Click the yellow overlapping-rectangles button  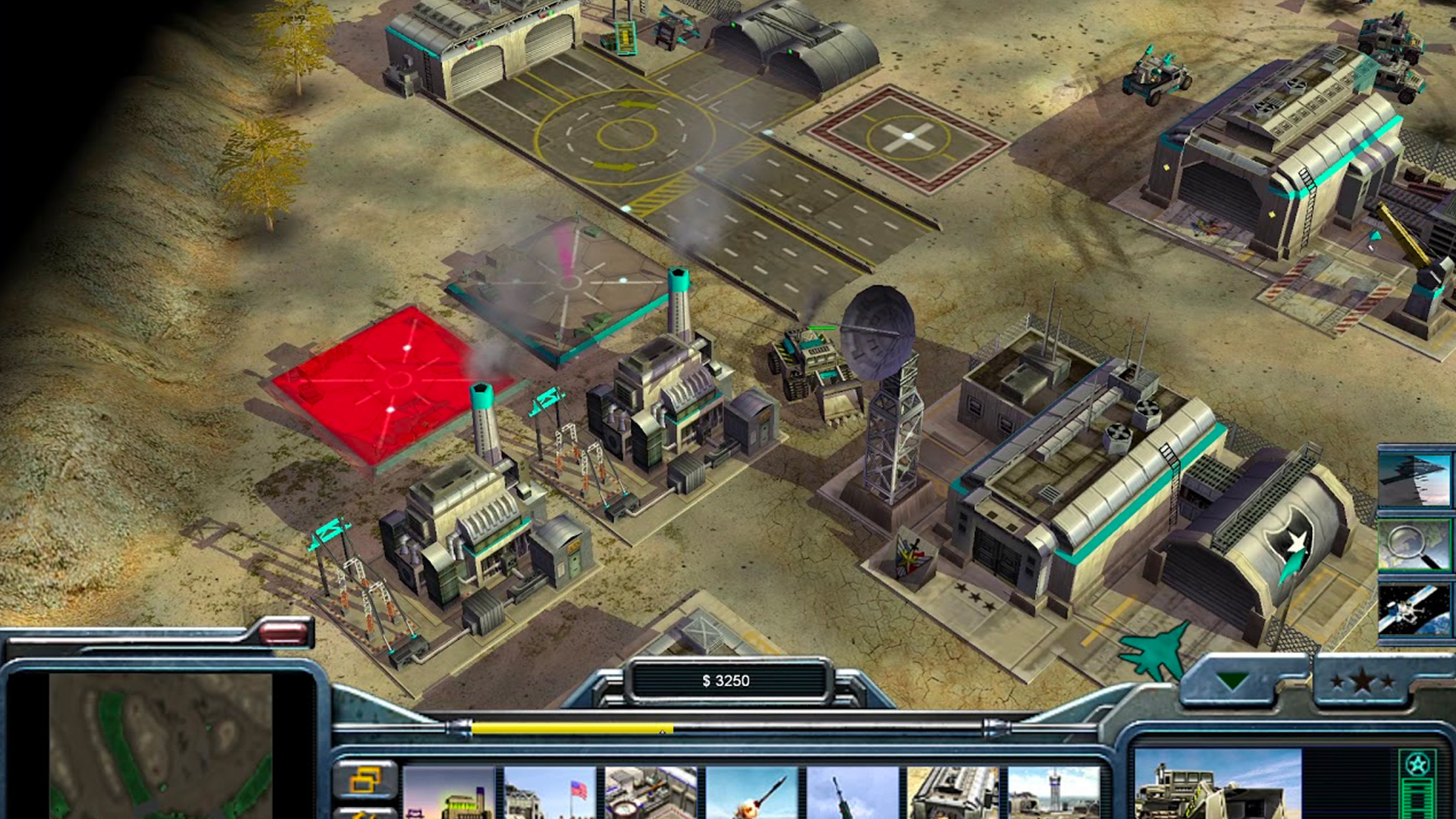(366, 780)
